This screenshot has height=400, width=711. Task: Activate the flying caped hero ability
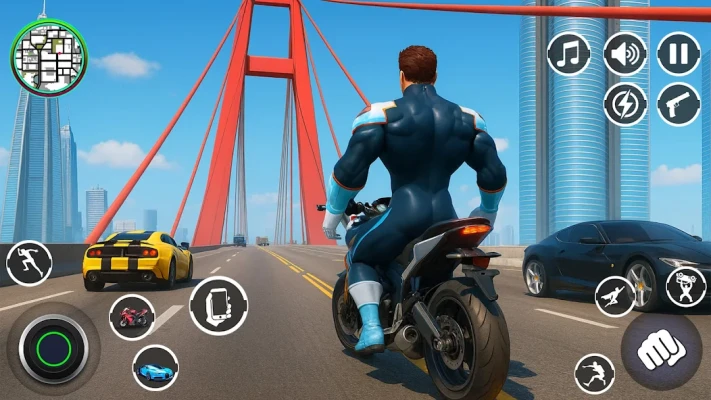click(615, 296)
